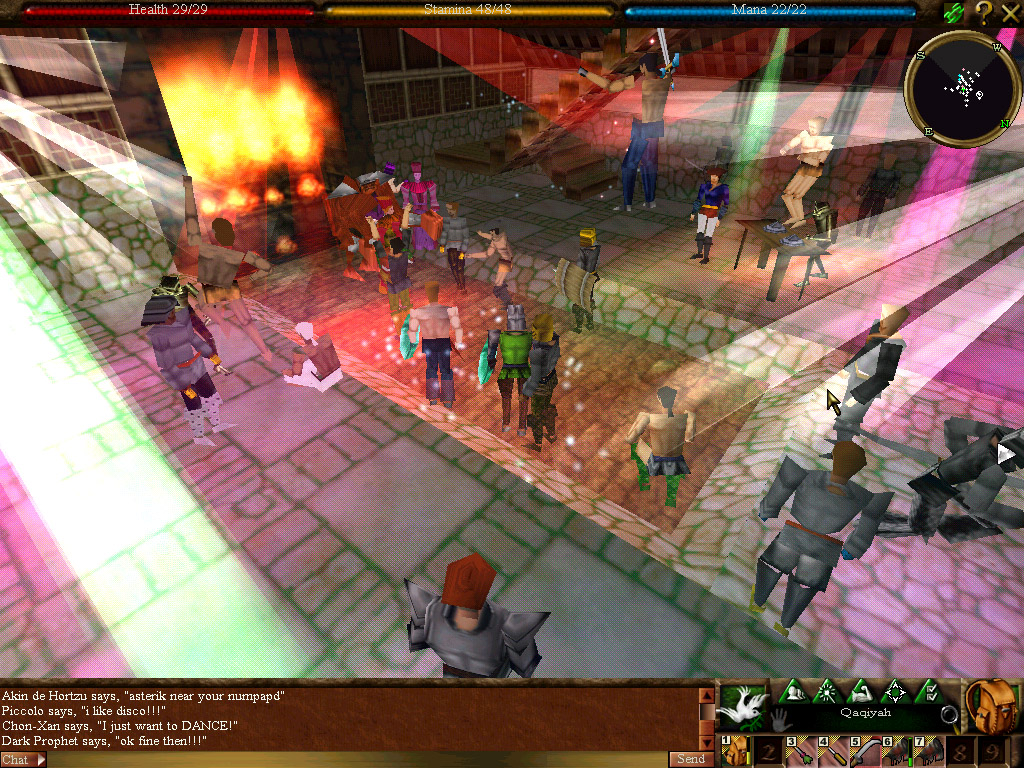Send the chat message with the Send button
1024x768 pixels.
691,759
